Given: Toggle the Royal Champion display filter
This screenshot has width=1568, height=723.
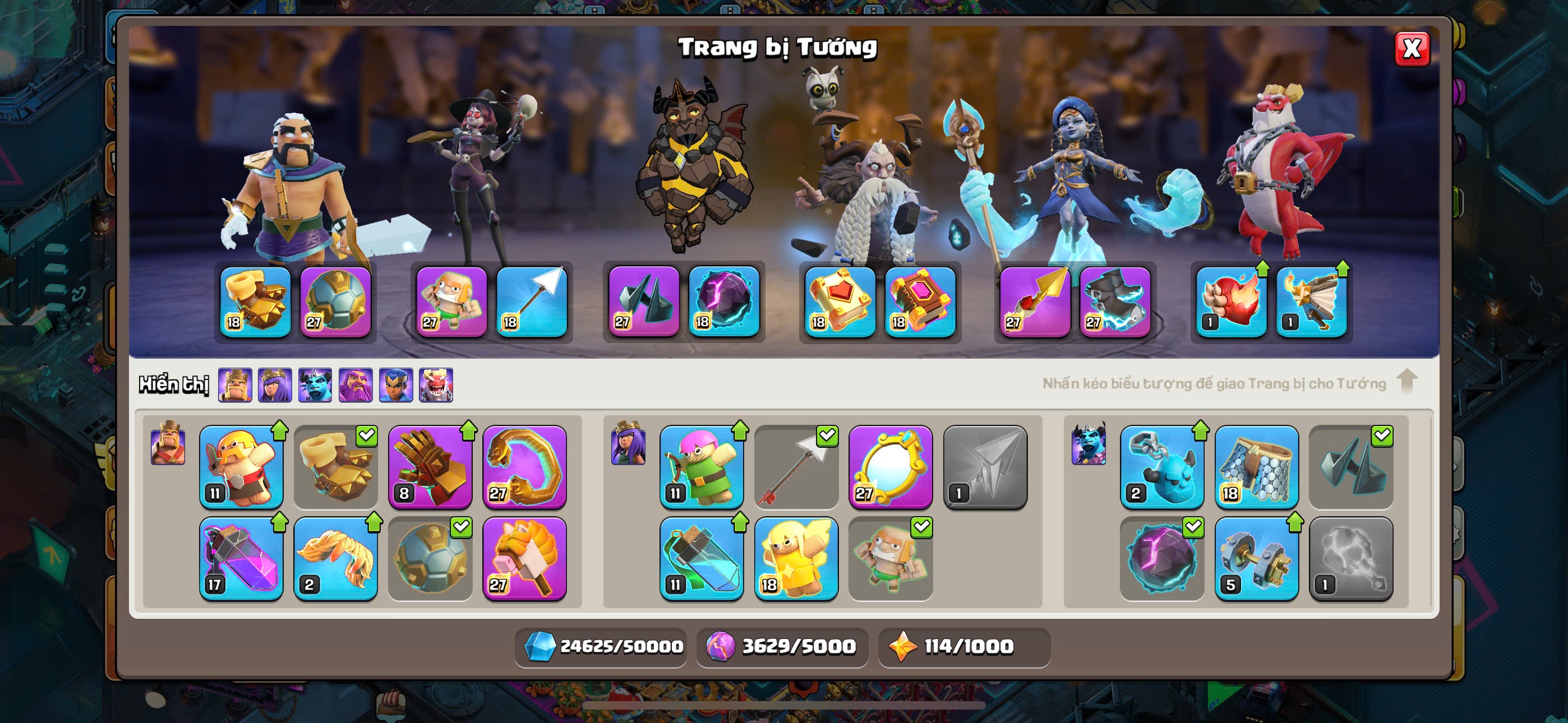Looking at the screenshot, I should click(x=396, y=384).
